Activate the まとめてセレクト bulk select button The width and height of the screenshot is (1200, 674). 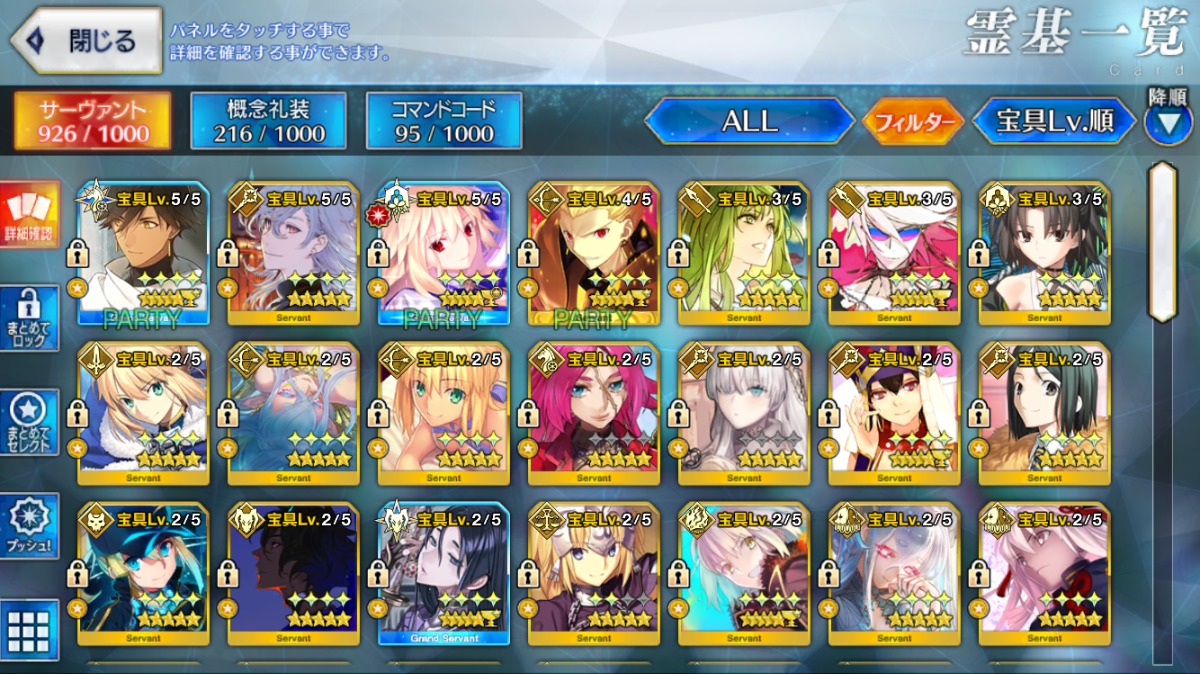30,421
